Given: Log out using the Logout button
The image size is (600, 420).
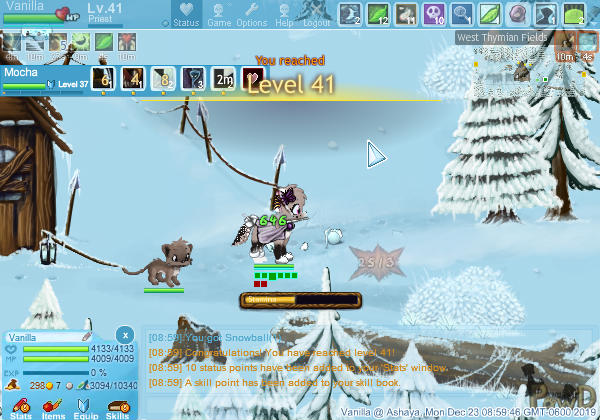Looking at the screenshot, I should pos(316,14).
